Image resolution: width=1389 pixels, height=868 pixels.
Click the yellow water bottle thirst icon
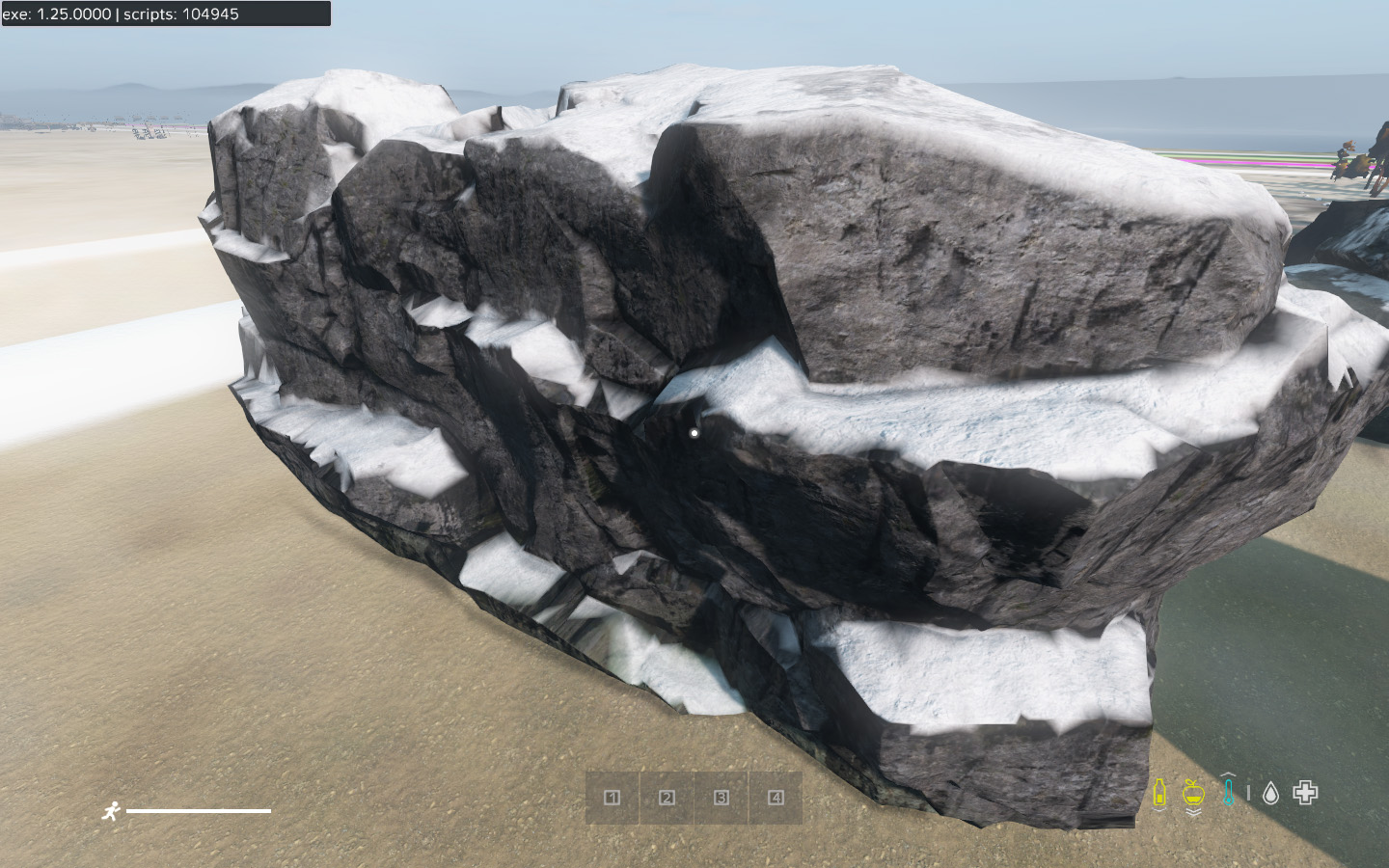(1159, 794)
